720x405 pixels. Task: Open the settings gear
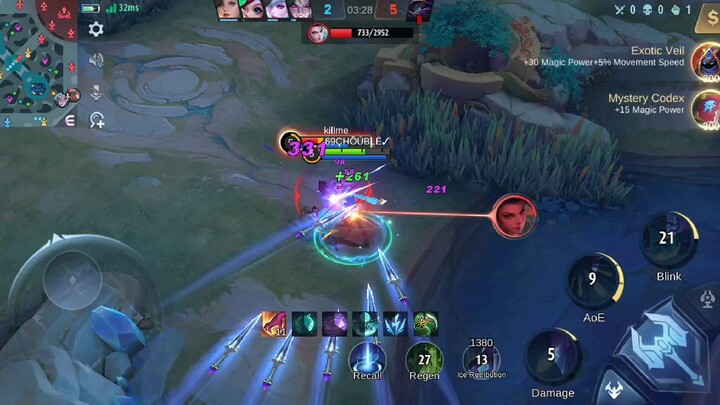(x=96, y=29)
